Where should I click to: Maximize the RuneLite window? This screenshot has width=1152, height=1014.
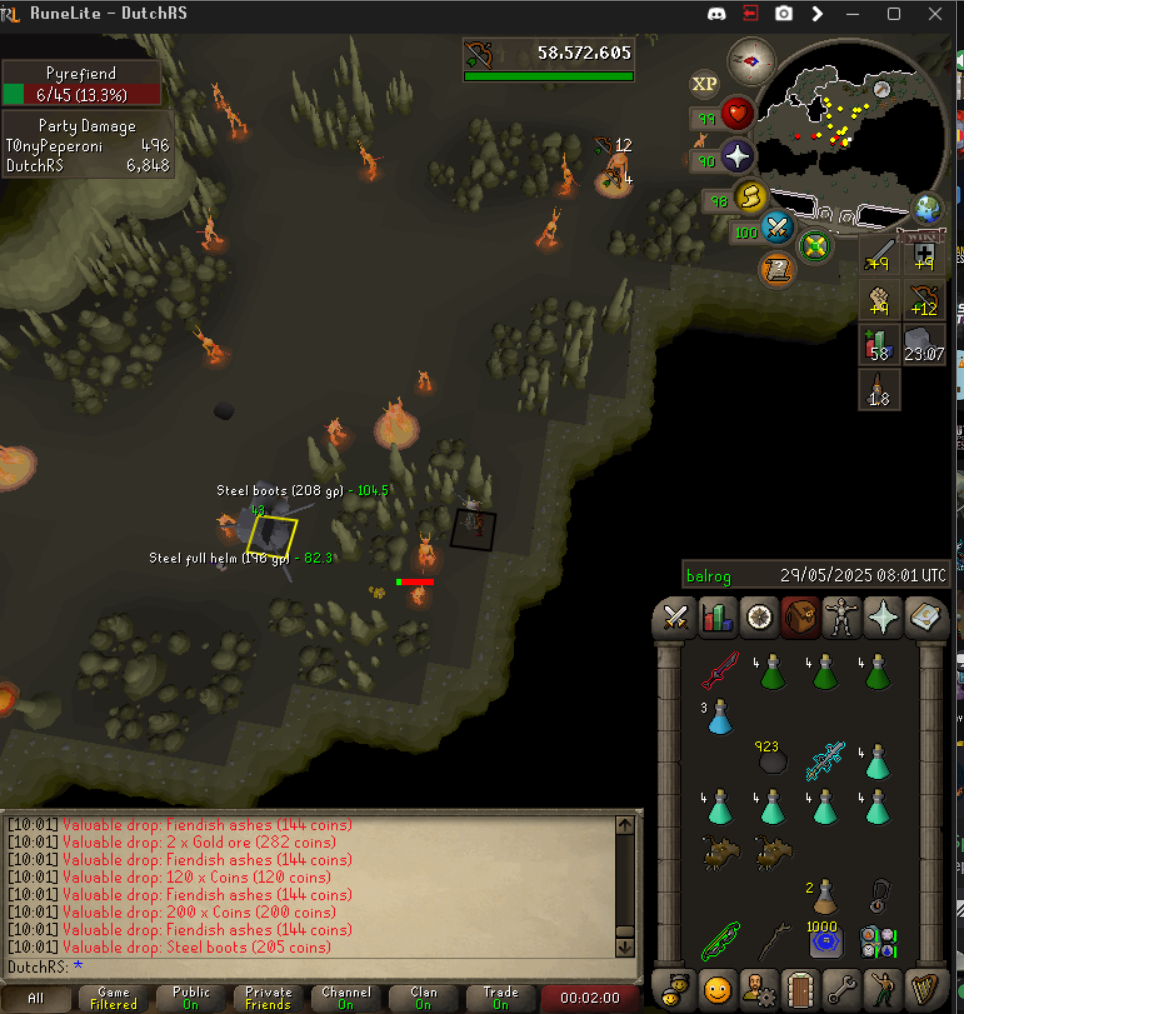[894, 14]
